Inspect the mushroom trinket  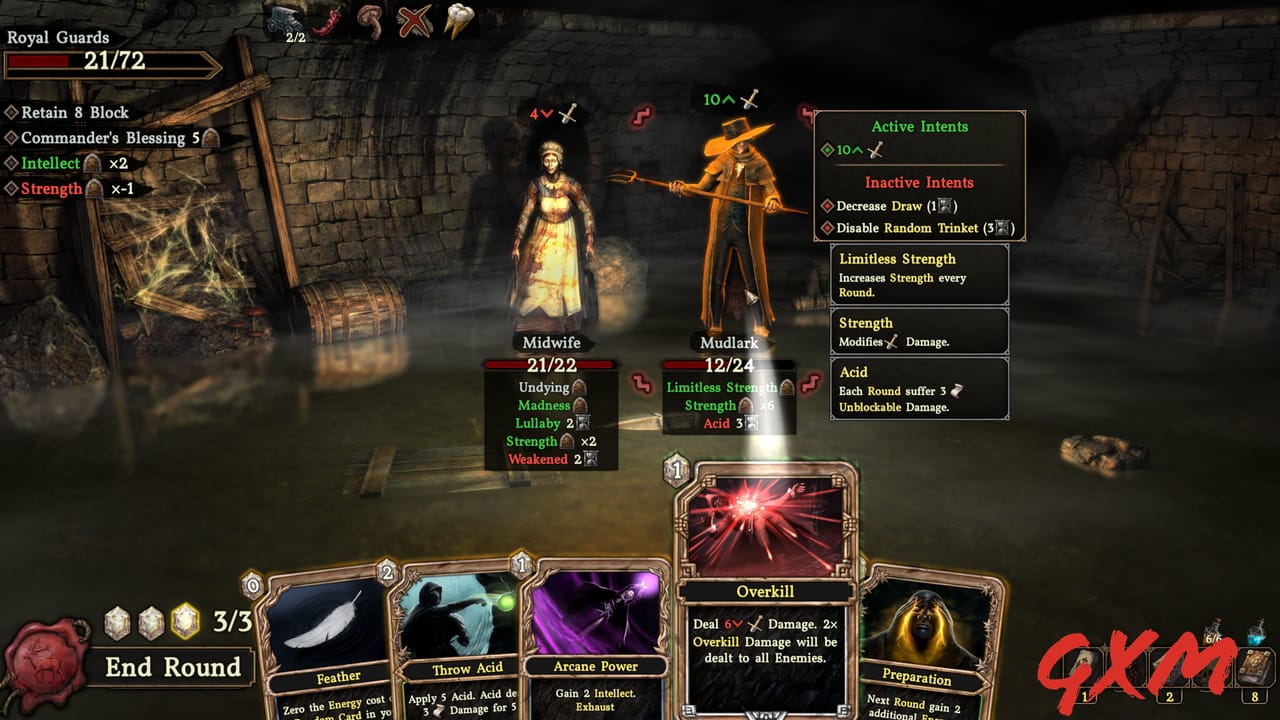[x=370, y=20]
